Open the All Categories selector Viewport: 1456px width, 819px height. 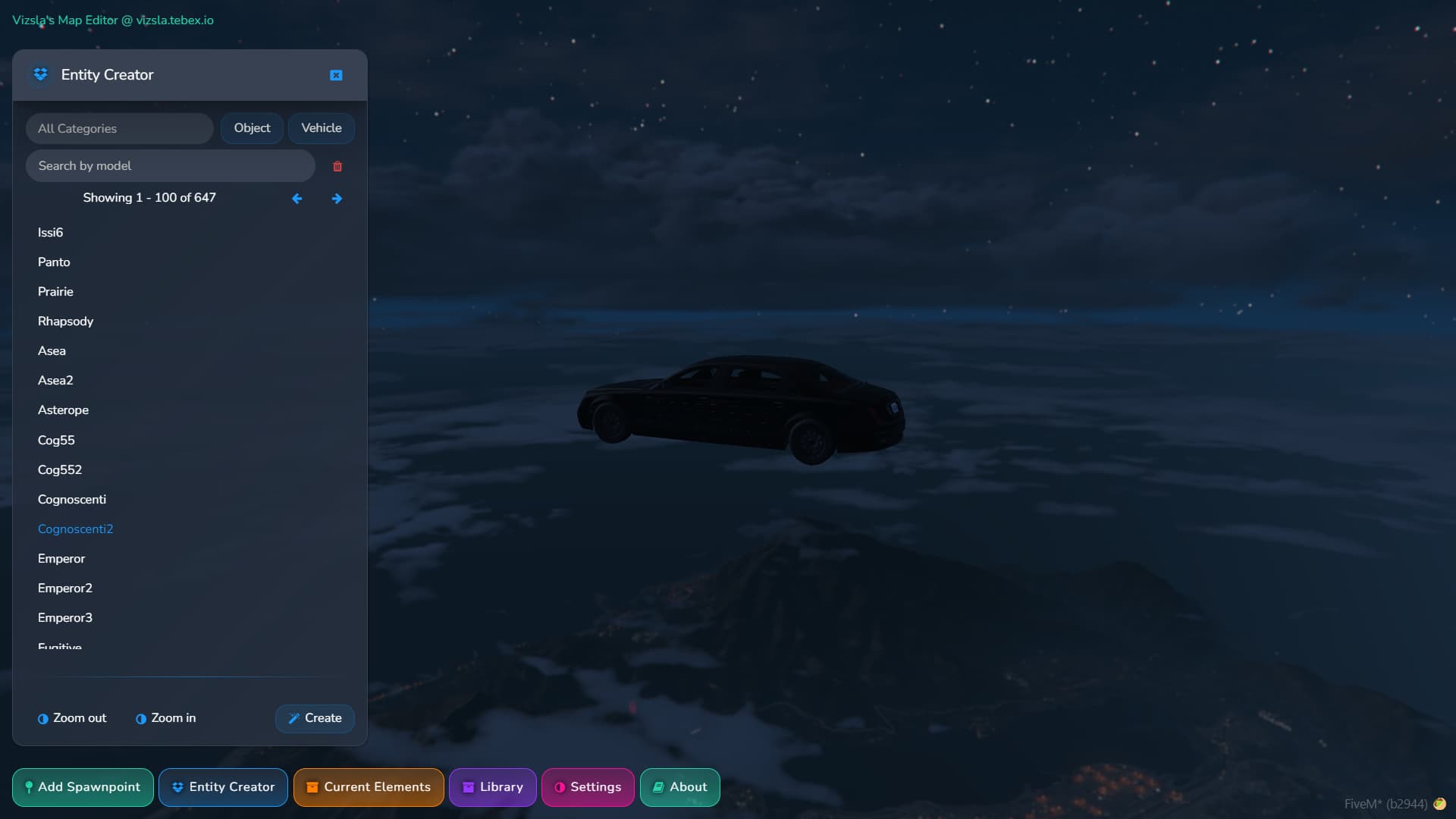(118, 128)
